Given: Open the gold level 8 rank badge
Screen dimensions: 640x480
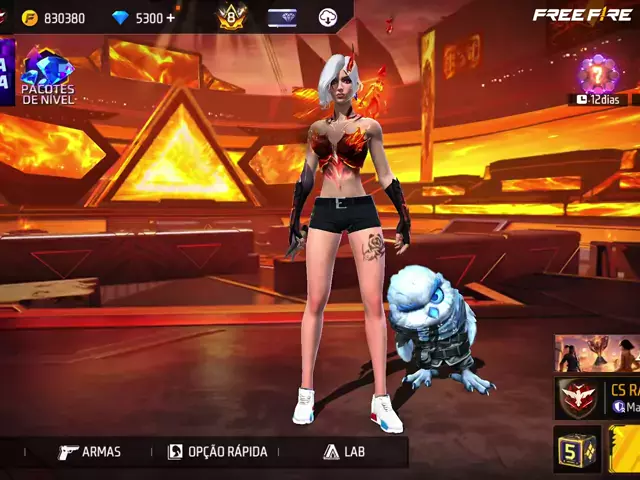Looking at the screenshot, I should point(232,17).
